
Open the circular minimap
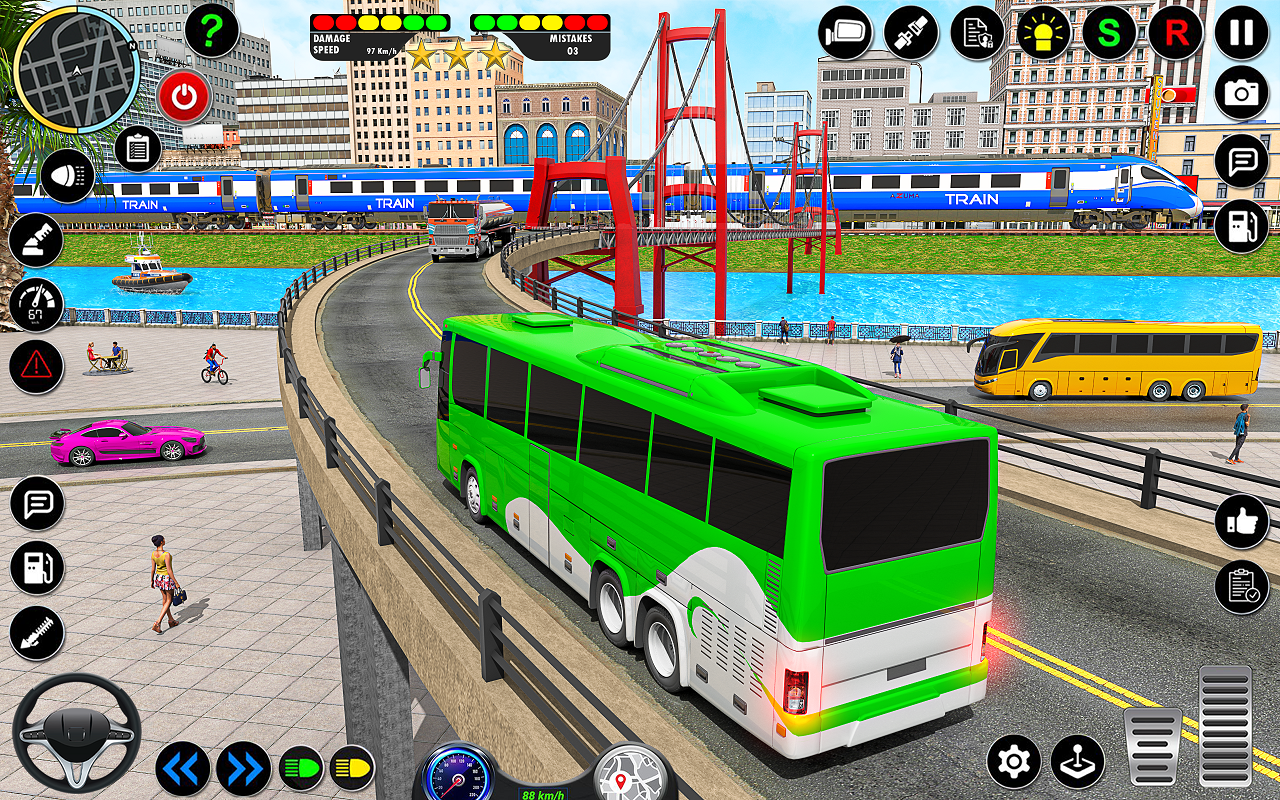point(76,71)
